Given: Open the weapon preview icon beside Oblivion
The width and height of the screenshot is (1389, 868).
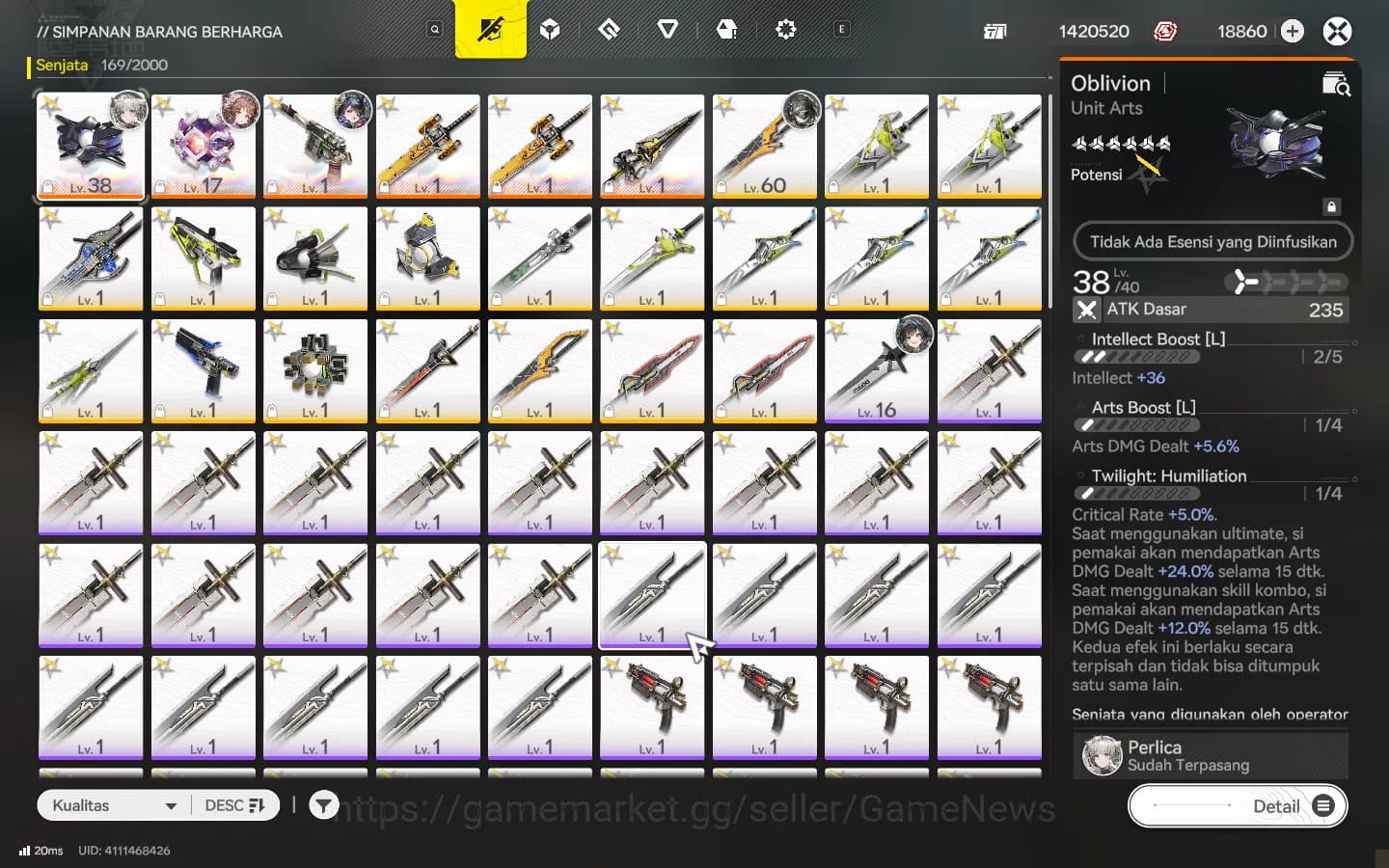Looking at the screenshot, I should point(1336,85).
